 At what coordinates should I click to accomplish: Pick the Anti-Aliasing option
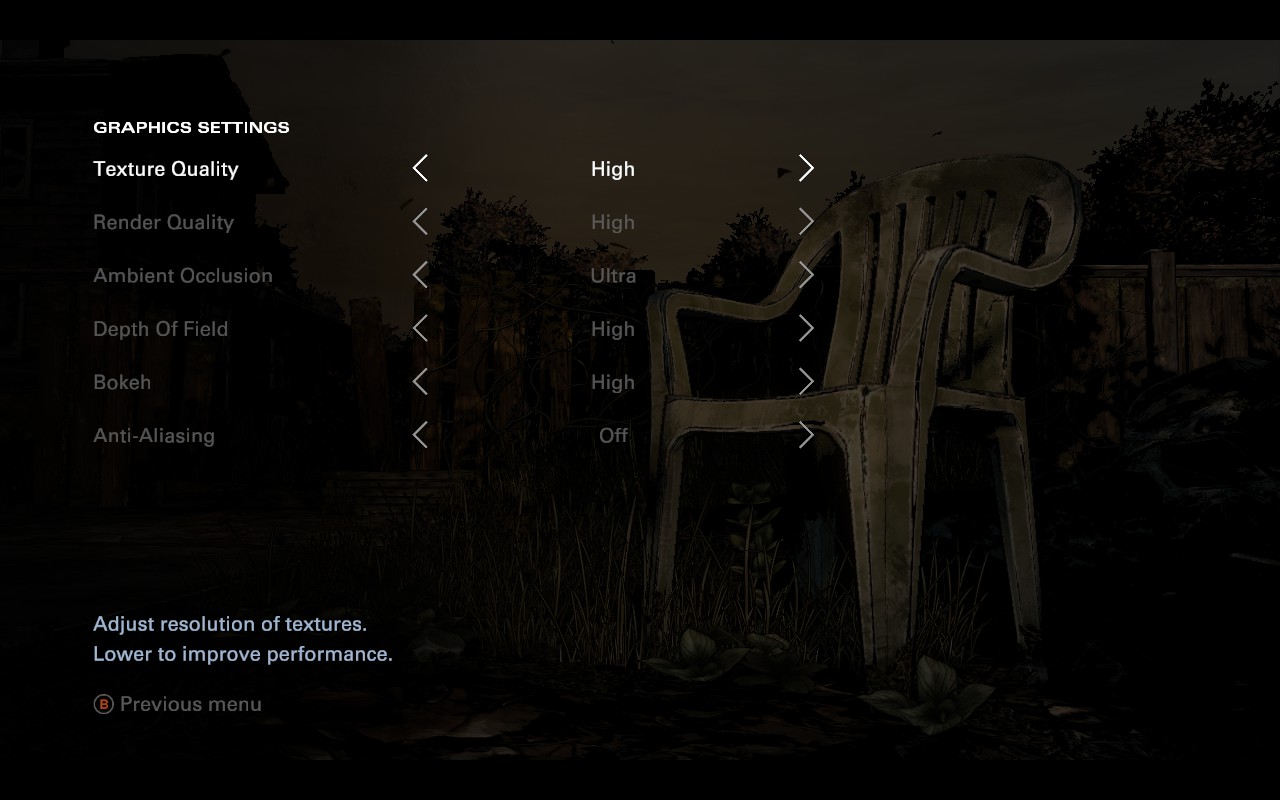154,435
